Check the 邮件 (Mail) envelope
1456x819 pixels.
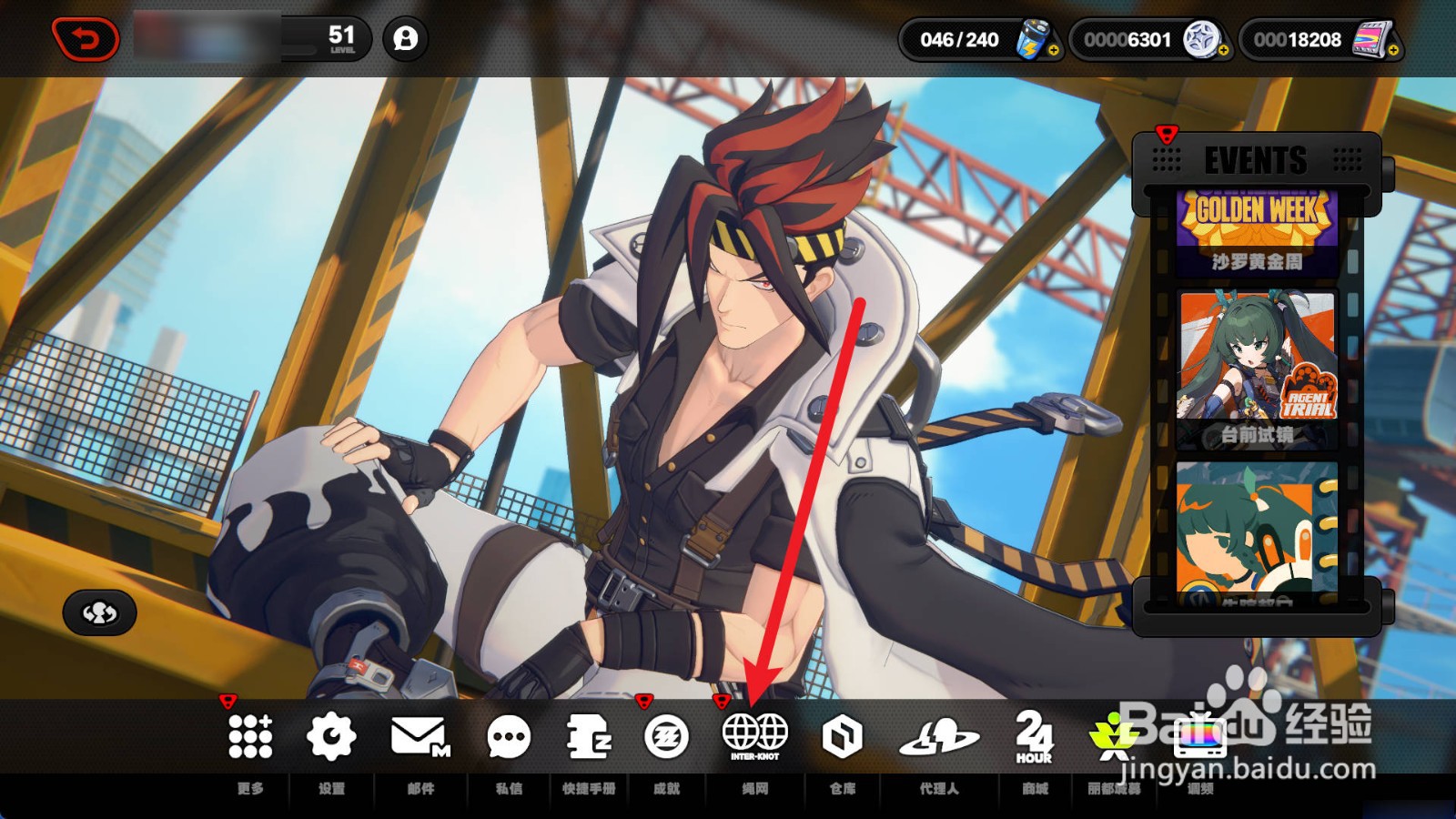[x=420, y=736]
